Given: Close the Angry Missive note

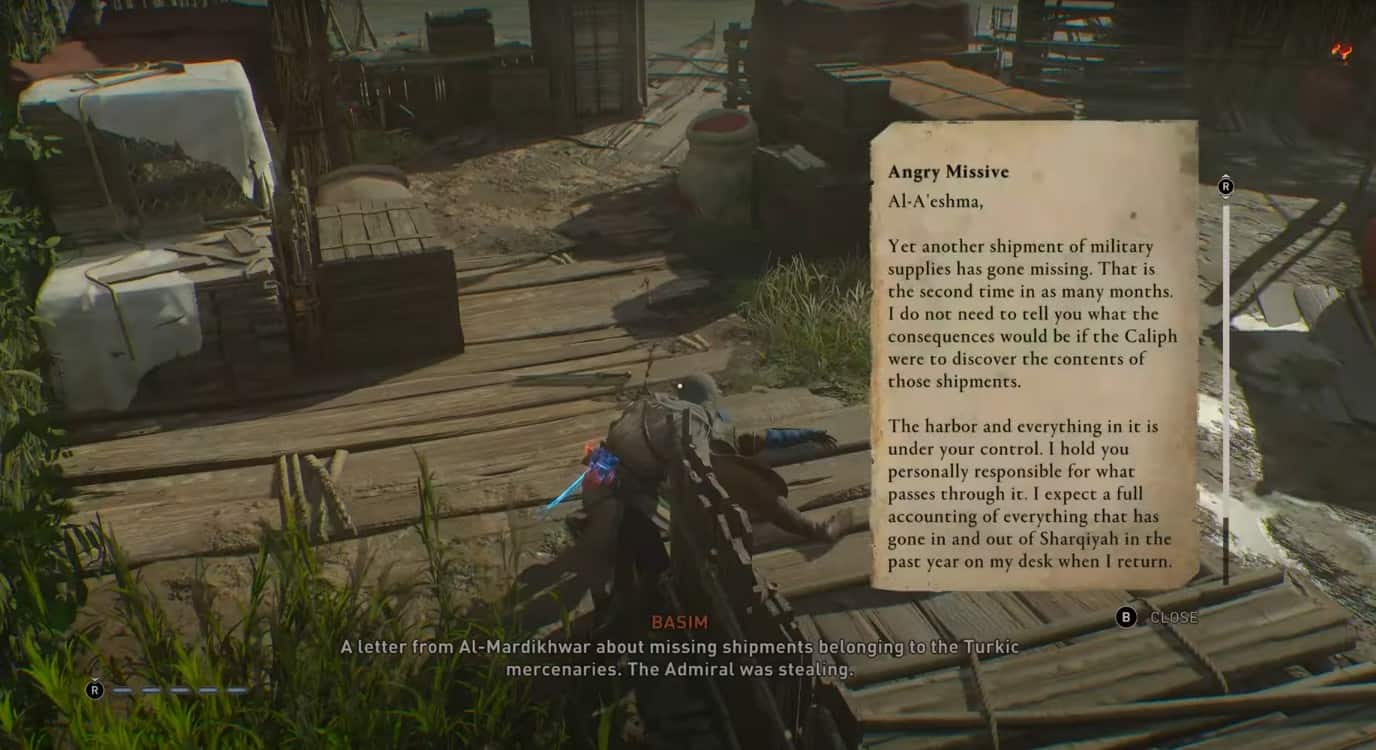Looking at the screenshot, I should click(1156, 617).
